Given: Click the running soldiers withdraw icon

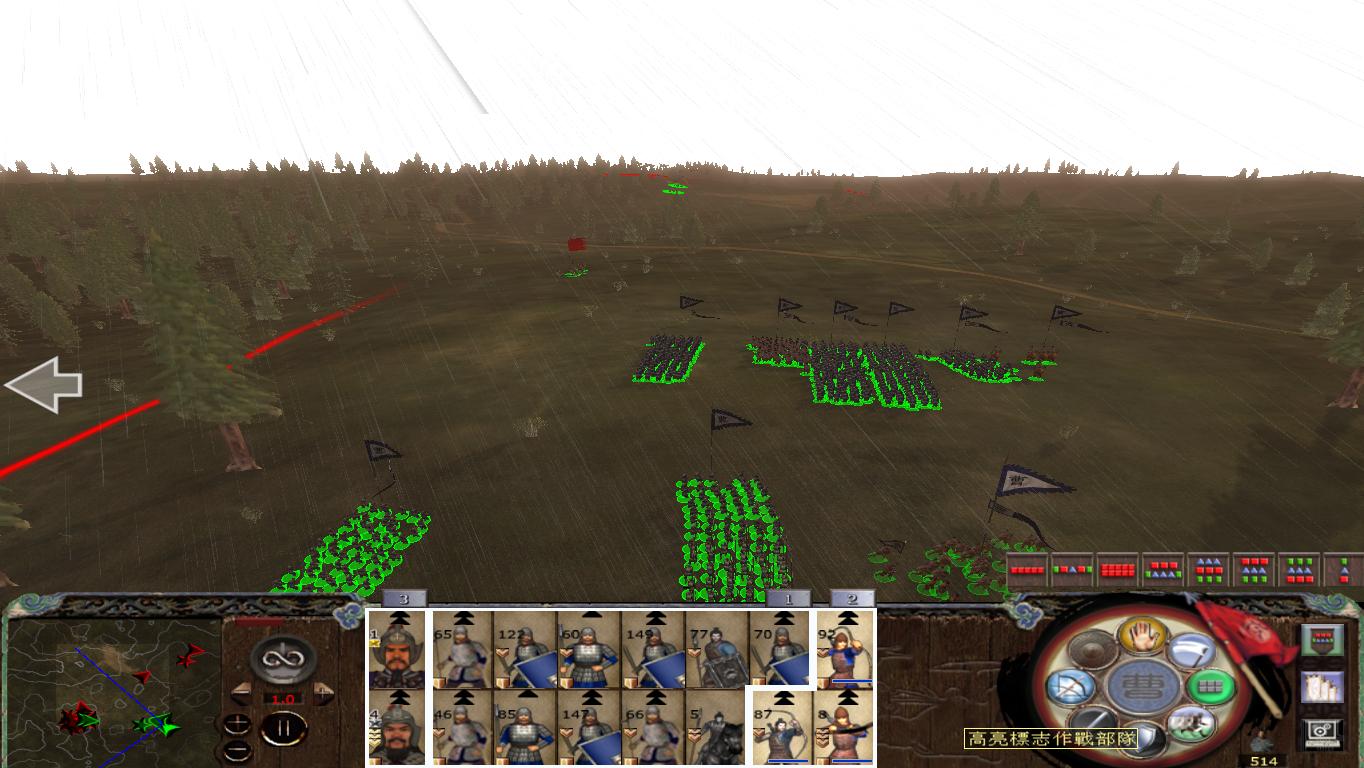Looking at the screenshot, I should pyautogui.click(x=1190, y=724).
